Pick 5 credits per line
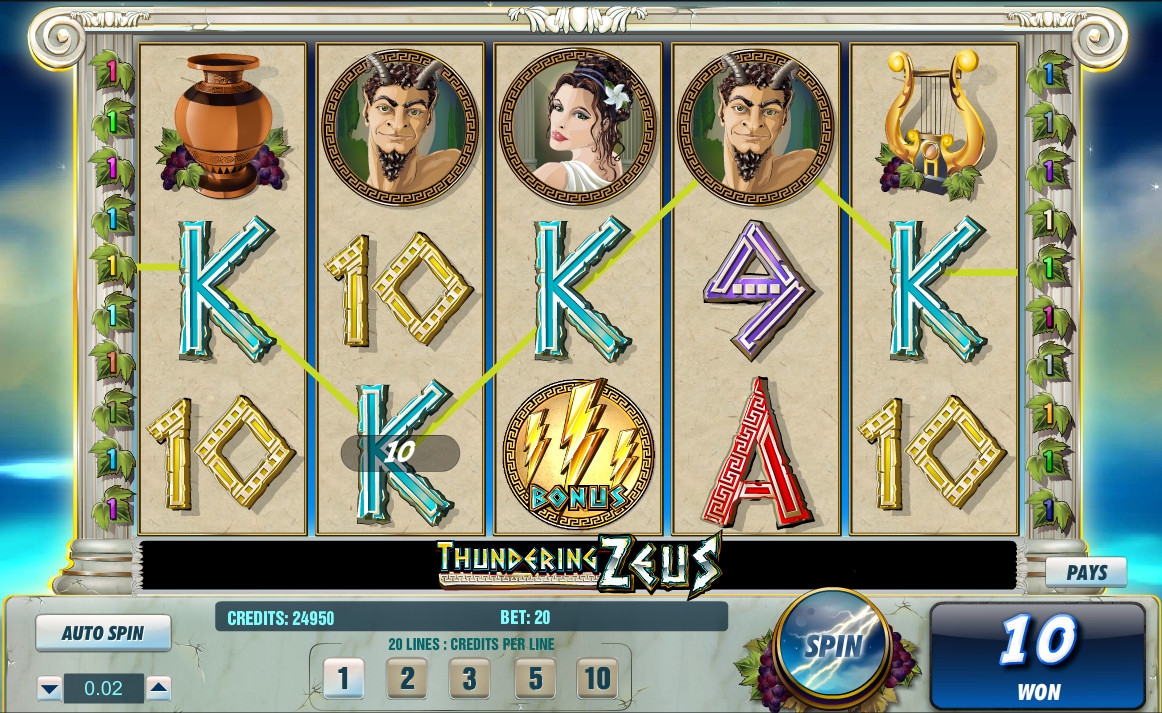 [535, 679]
